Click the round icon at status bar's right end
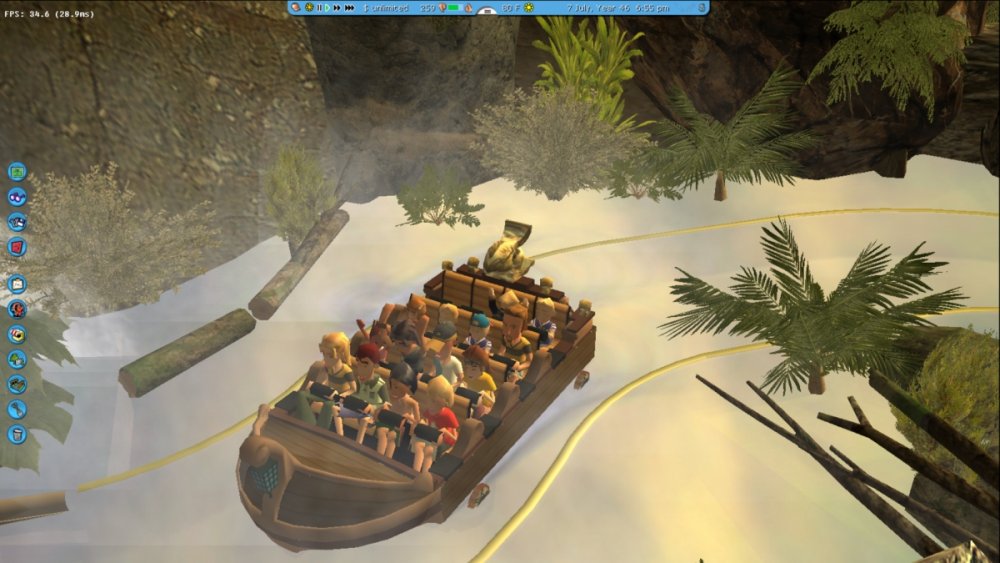The width and height of the screenshot is (1000, 563). point(701,8)
